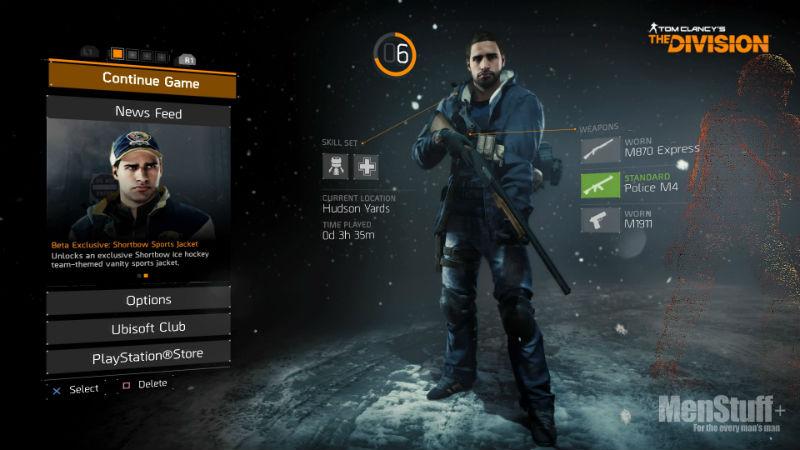The width and height of the screenshot is (800, 450).
Task: Choose the Police M4 weapon slot
Action: (x=640, y=185)
